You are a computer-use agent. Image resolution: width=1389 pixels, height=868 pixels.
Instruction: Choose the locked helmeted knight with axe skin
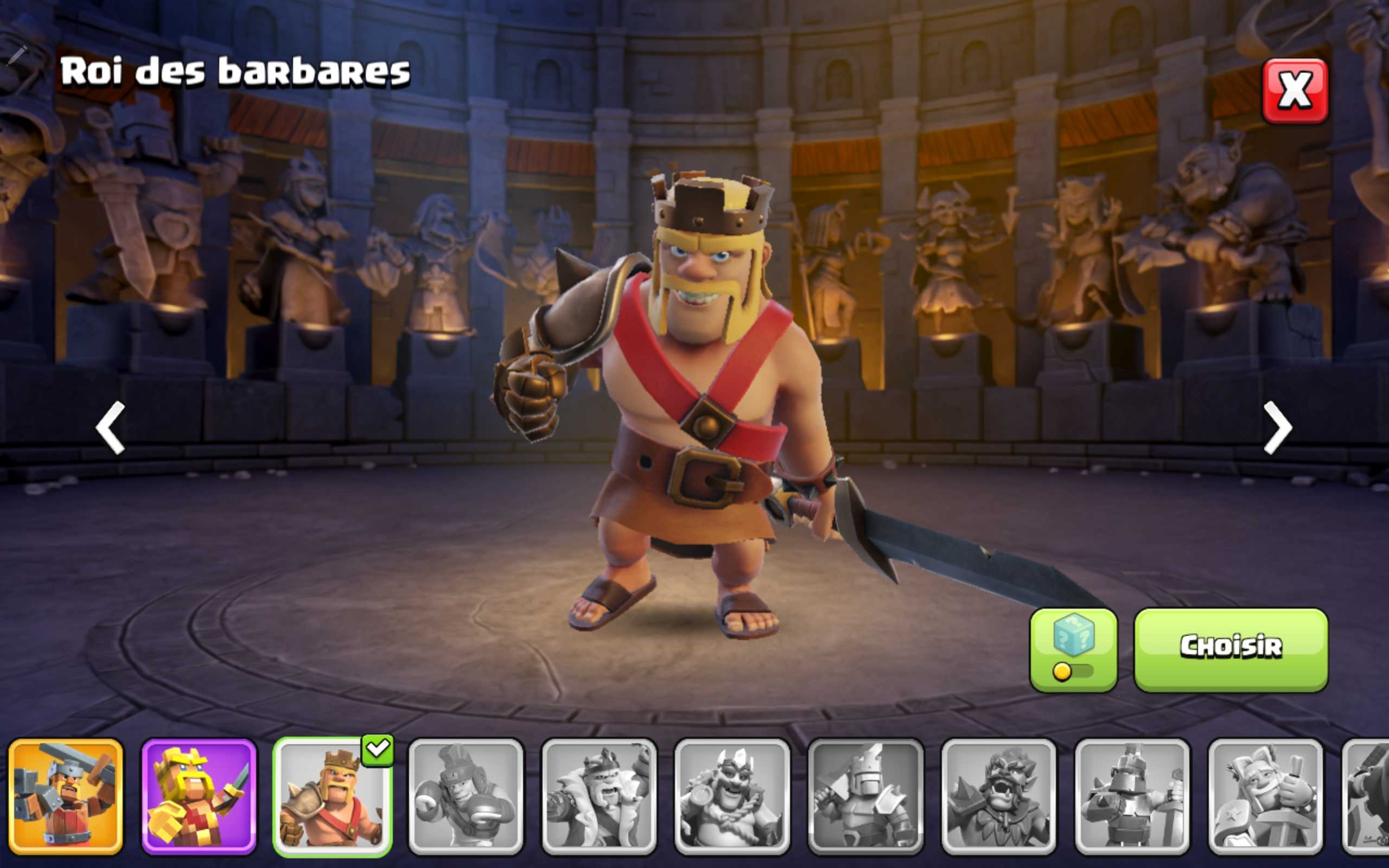coord(865,796)
